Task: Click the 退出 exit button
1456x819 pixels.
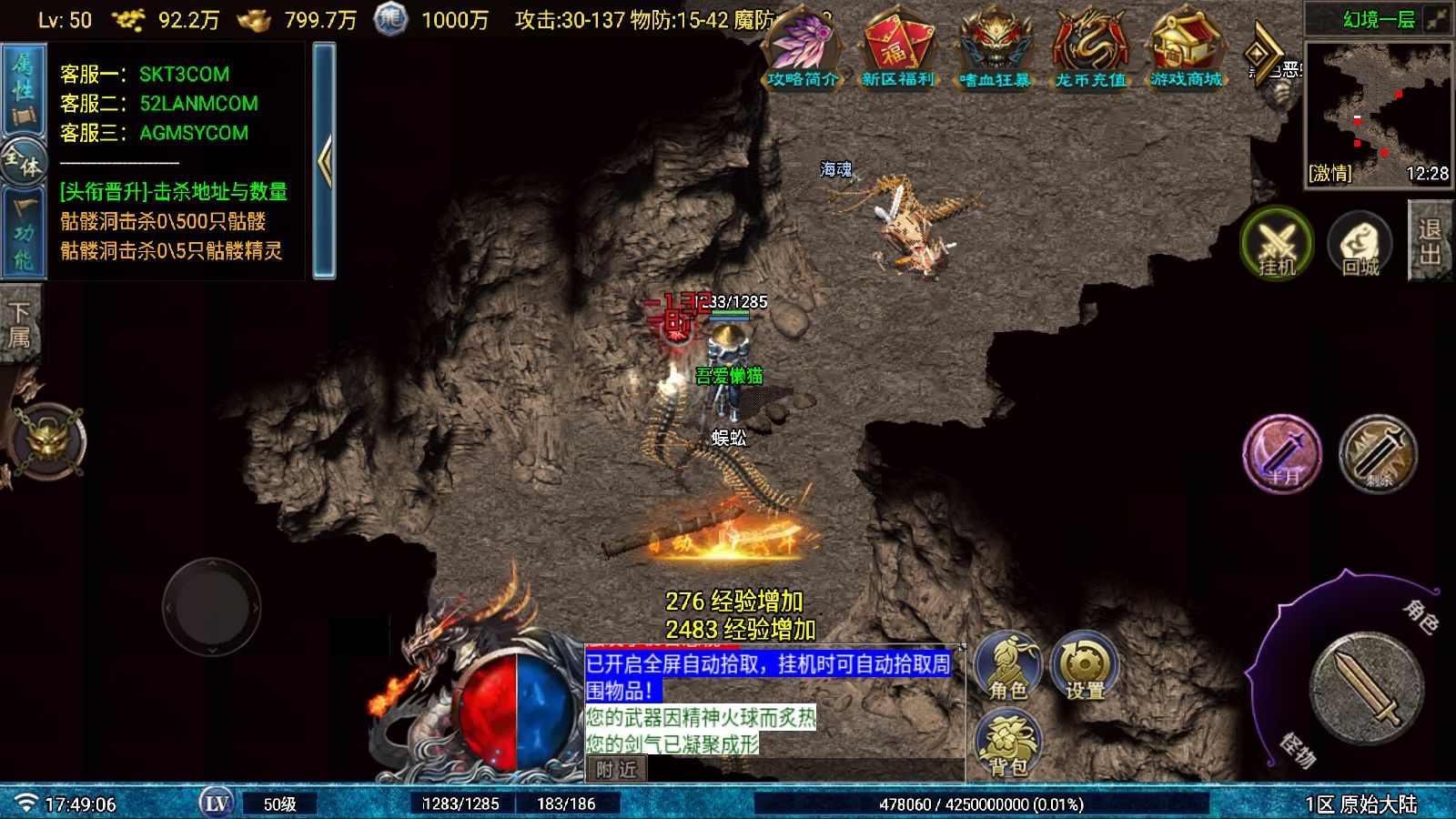Action: (1431, 240)
